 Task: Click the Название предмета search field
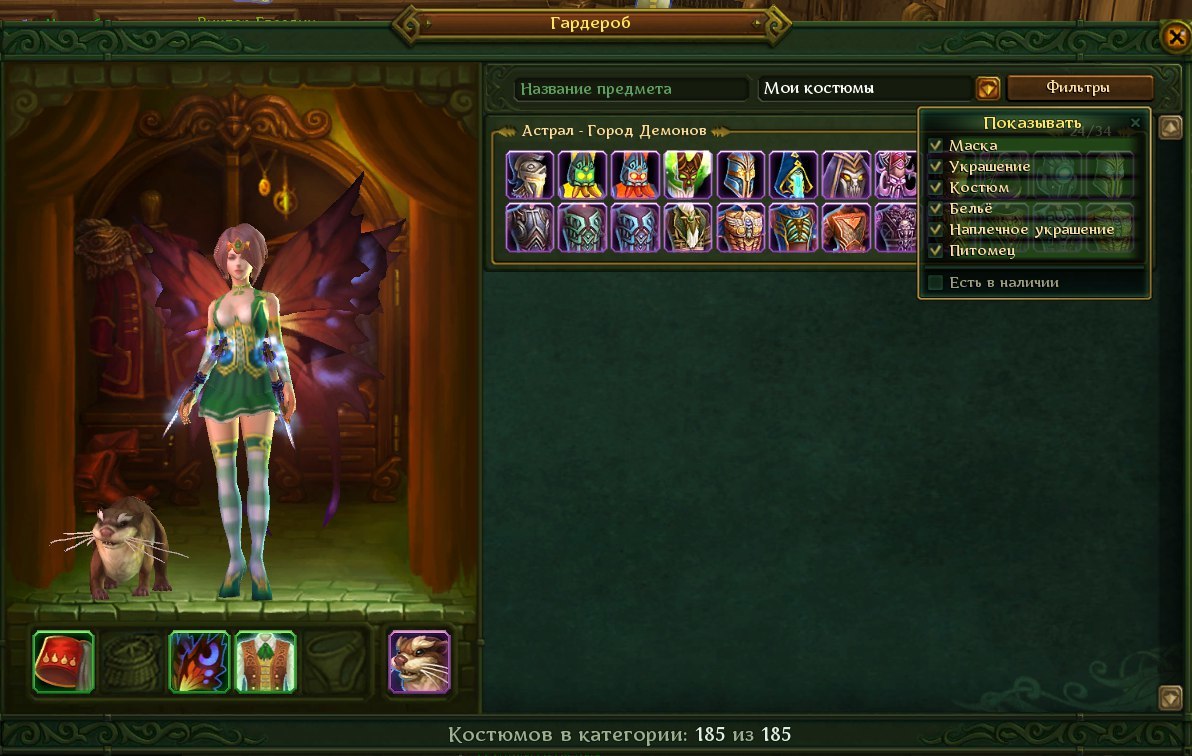coord(631,89)
